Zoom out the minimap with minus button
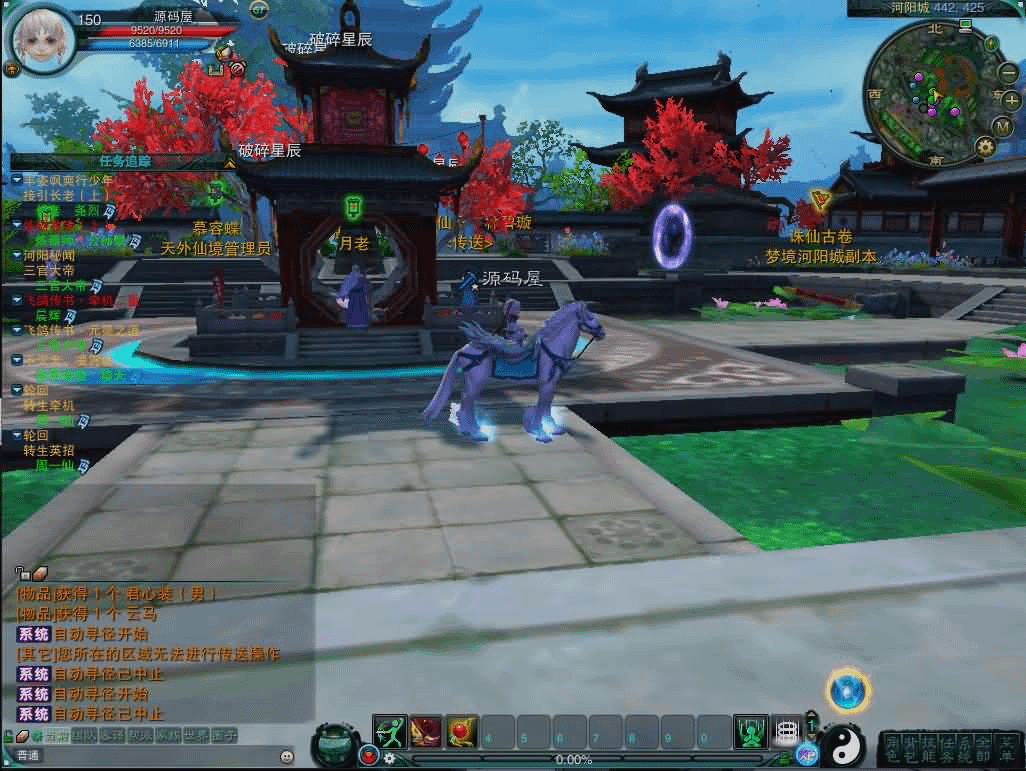 point(1009,72)
